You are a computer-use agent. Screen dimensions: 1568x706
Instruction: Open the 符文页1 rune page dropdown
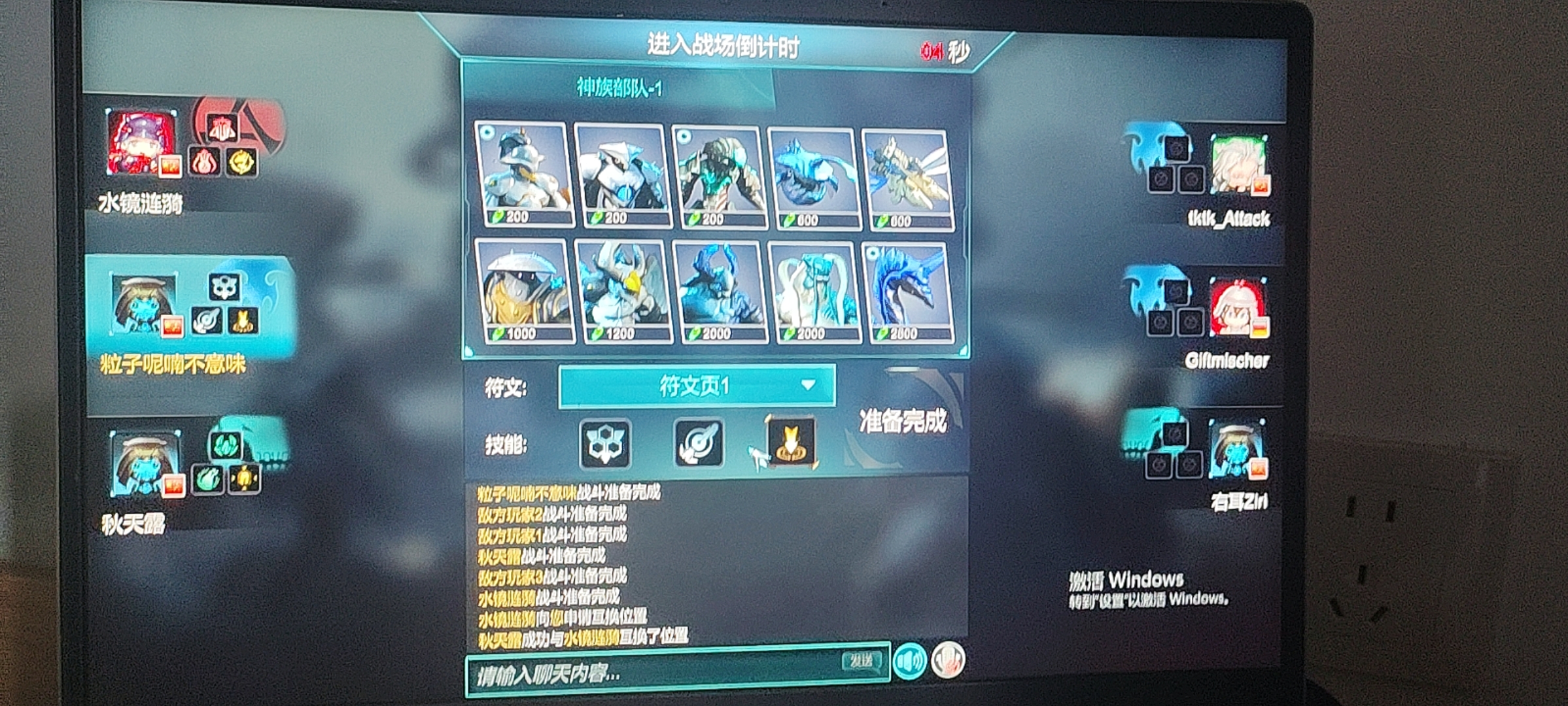(x=697, y=386)
